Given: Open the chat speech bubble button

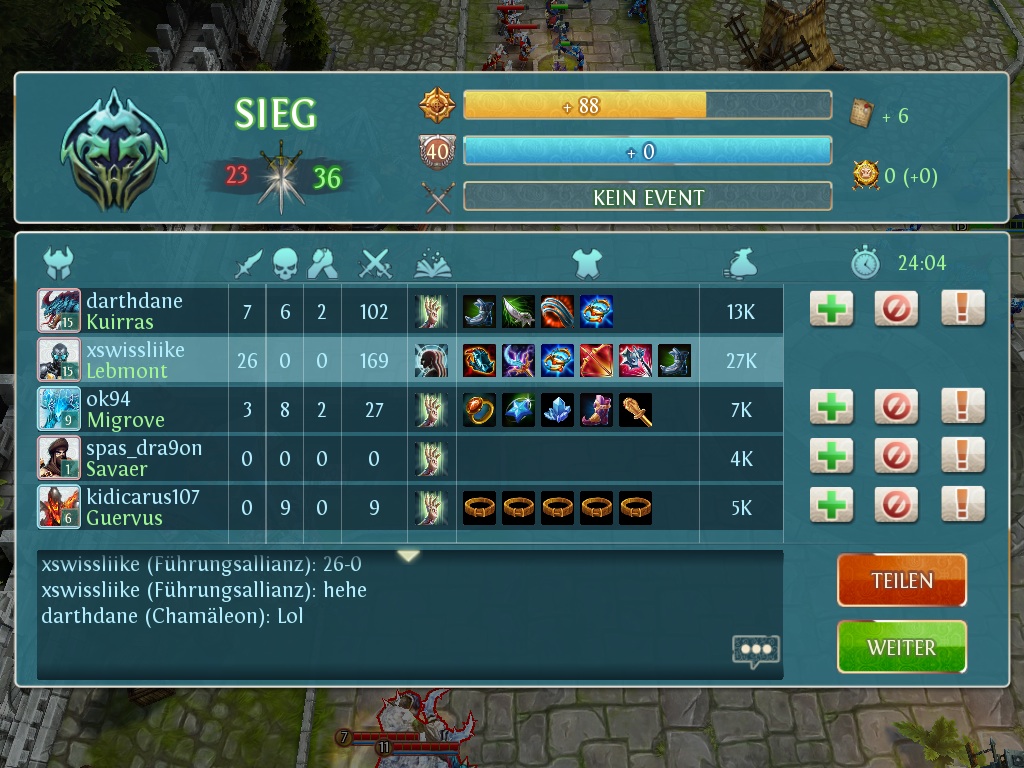Looking at the screenshot, I should pyautogui.click(x=755, y=650).
